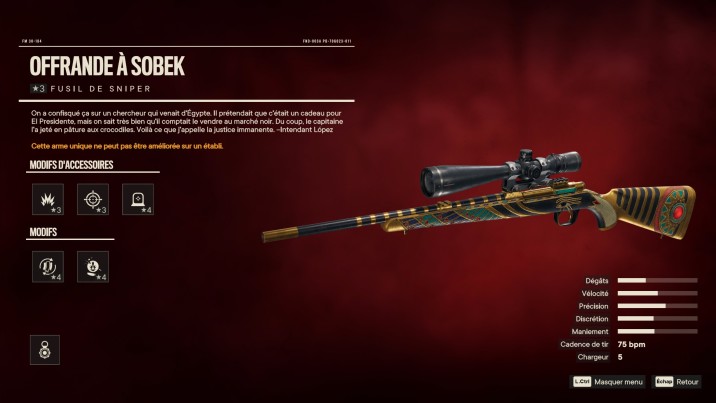
Task: Select the muzzle blast accessory mod
Action: [48, 199]
